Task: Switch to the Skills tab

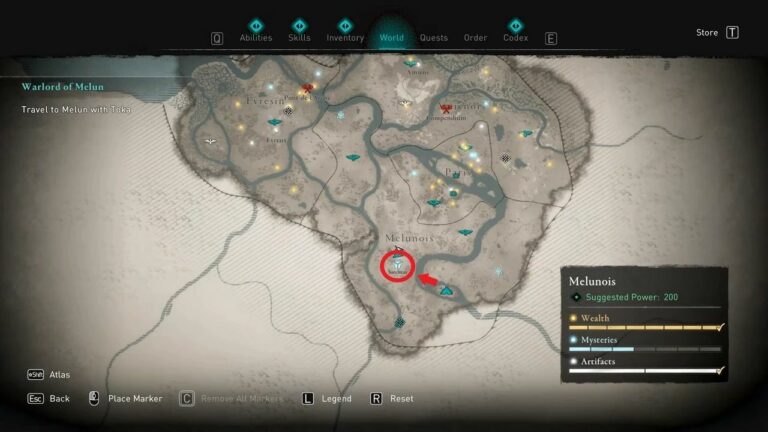Action: (x=299, y=38)
